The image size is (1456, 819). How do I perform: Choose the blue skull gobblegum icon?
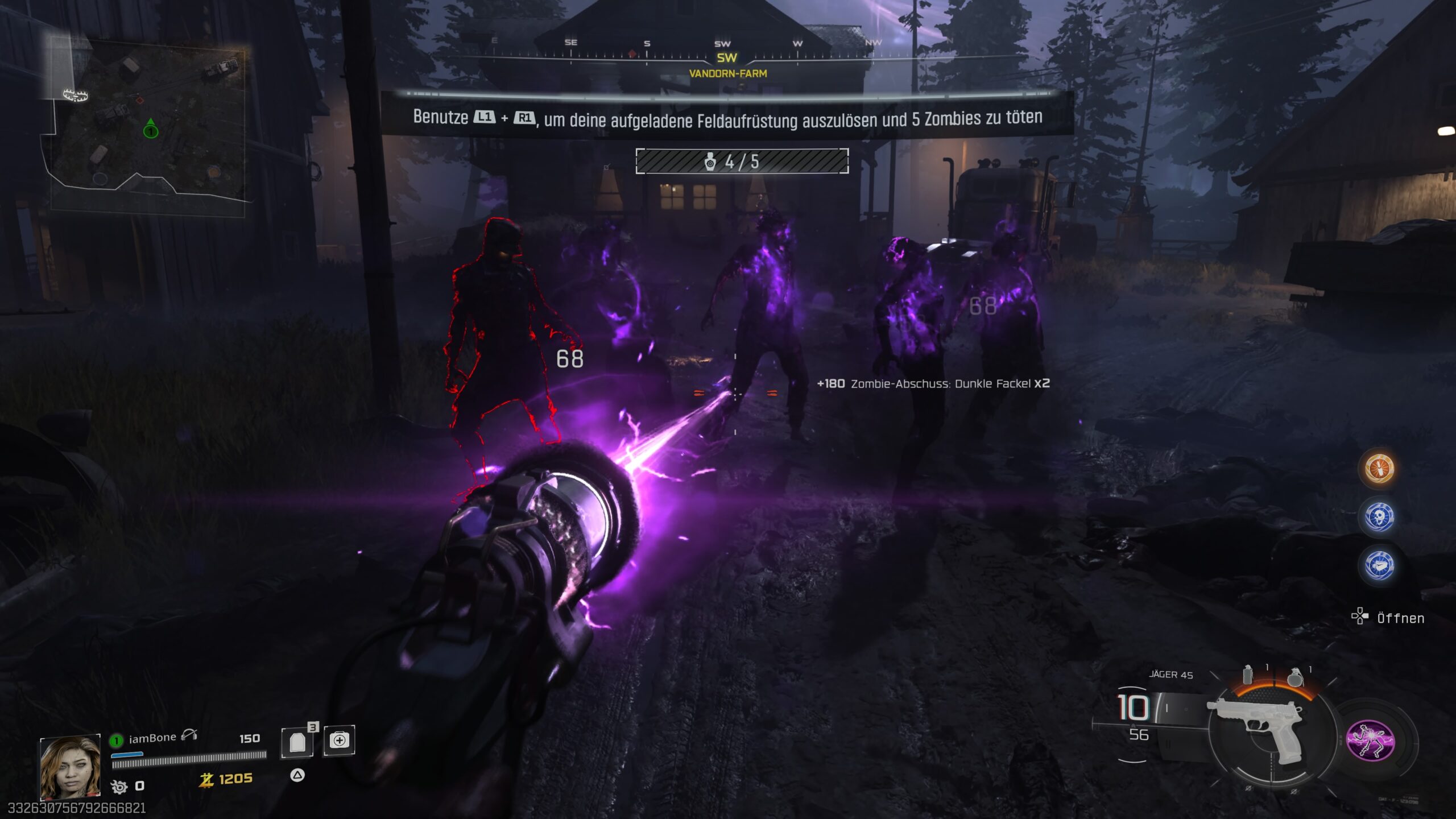click(x=1379, y=517)
